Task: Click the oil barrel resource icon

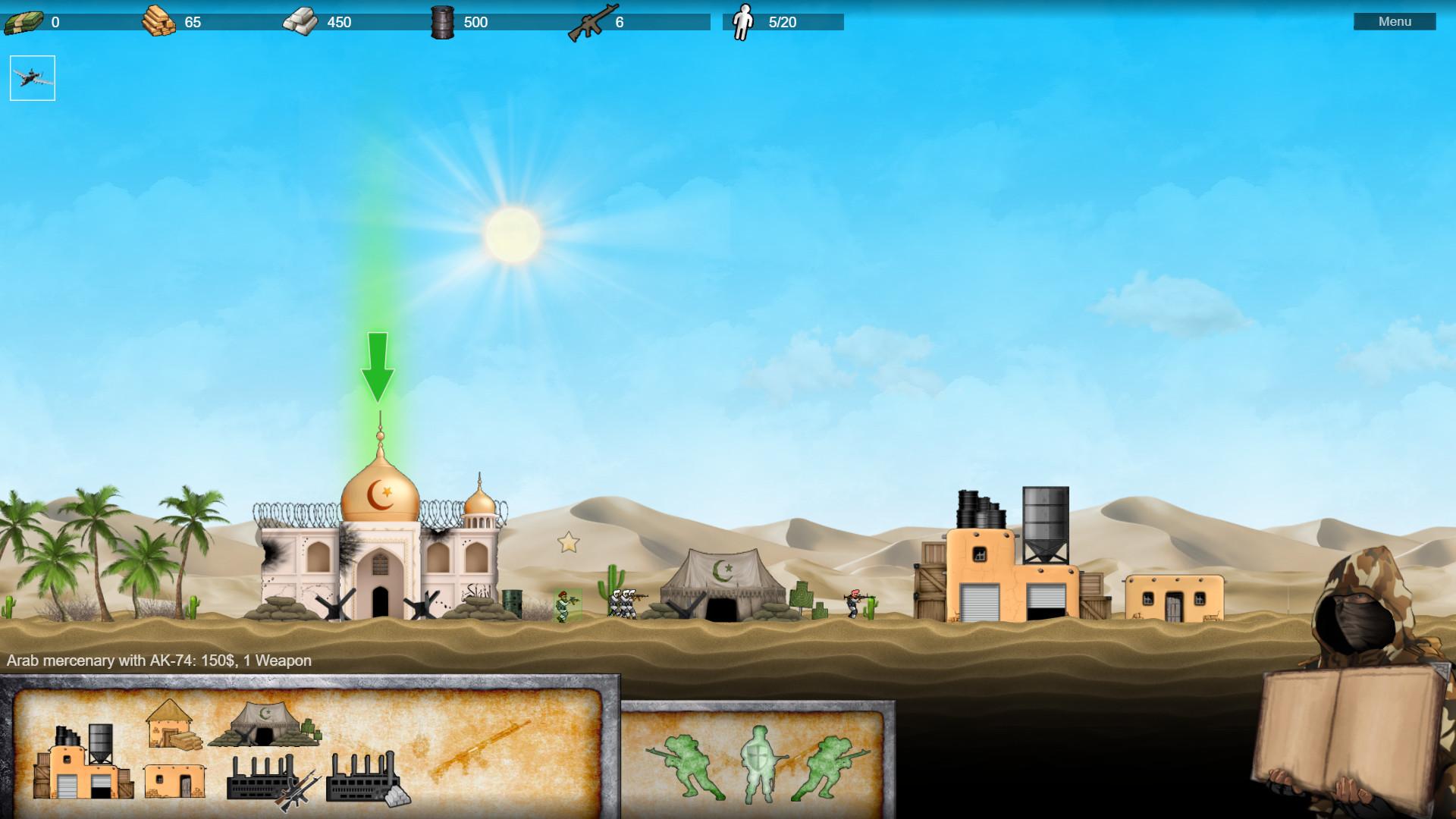Action: (x=444, y=21)
